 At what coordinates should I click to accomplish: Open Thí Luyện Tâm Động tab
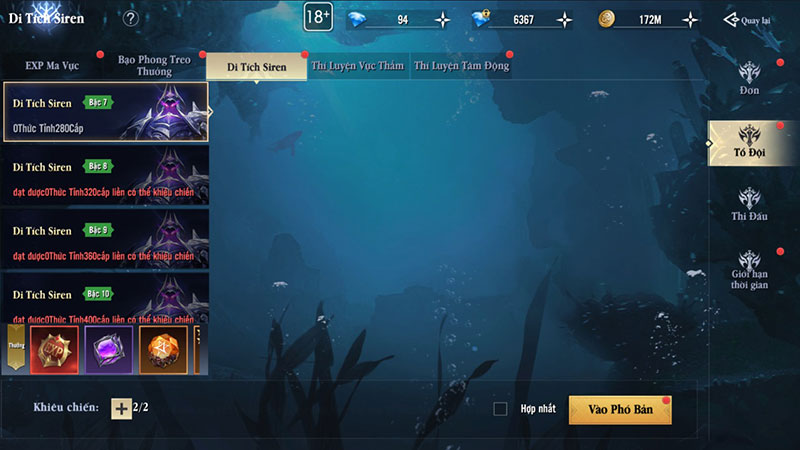[x=461, y=66]
